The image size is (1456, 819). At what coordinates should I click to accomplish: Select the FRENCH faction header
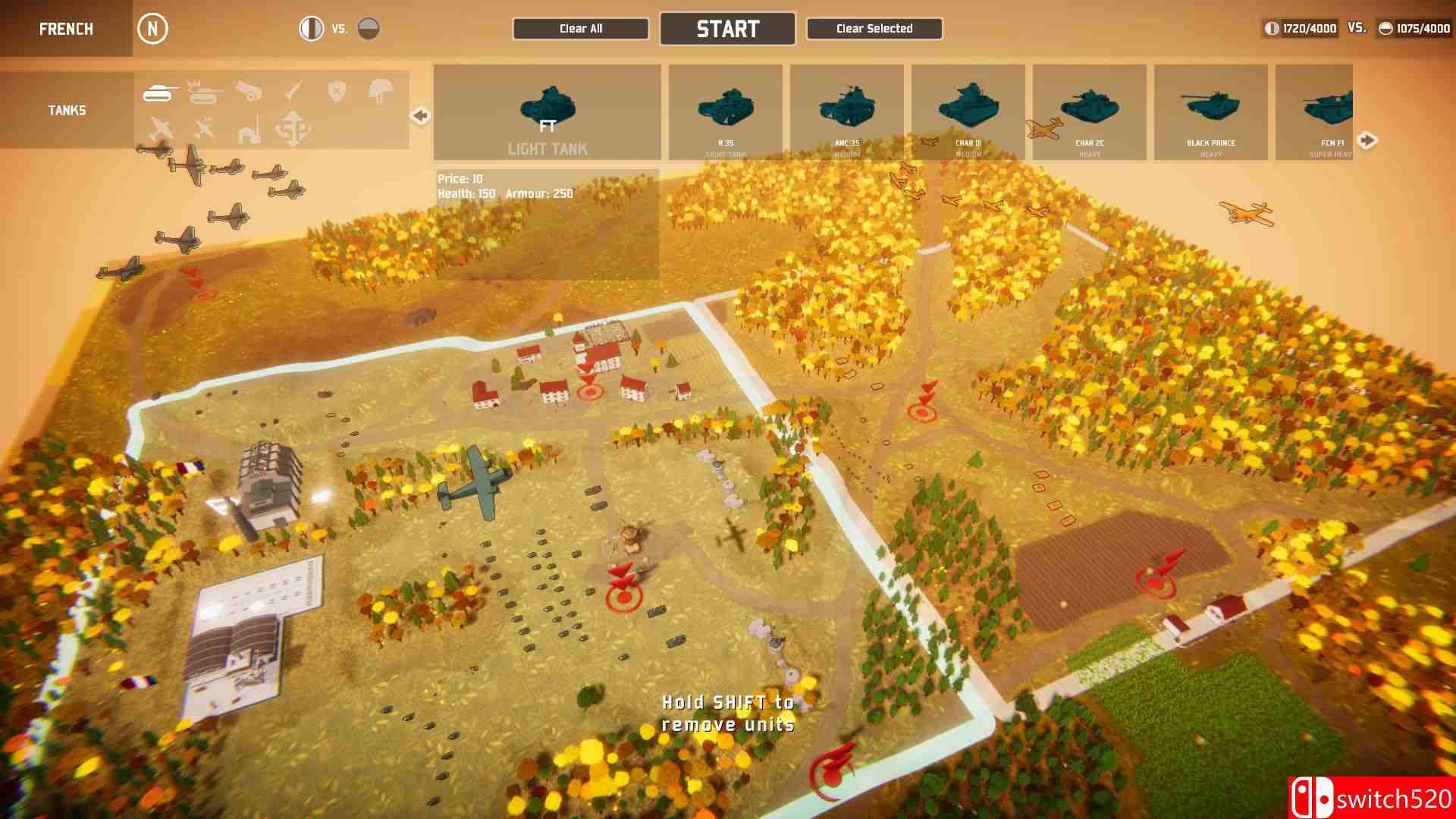(x=66, y=29)
